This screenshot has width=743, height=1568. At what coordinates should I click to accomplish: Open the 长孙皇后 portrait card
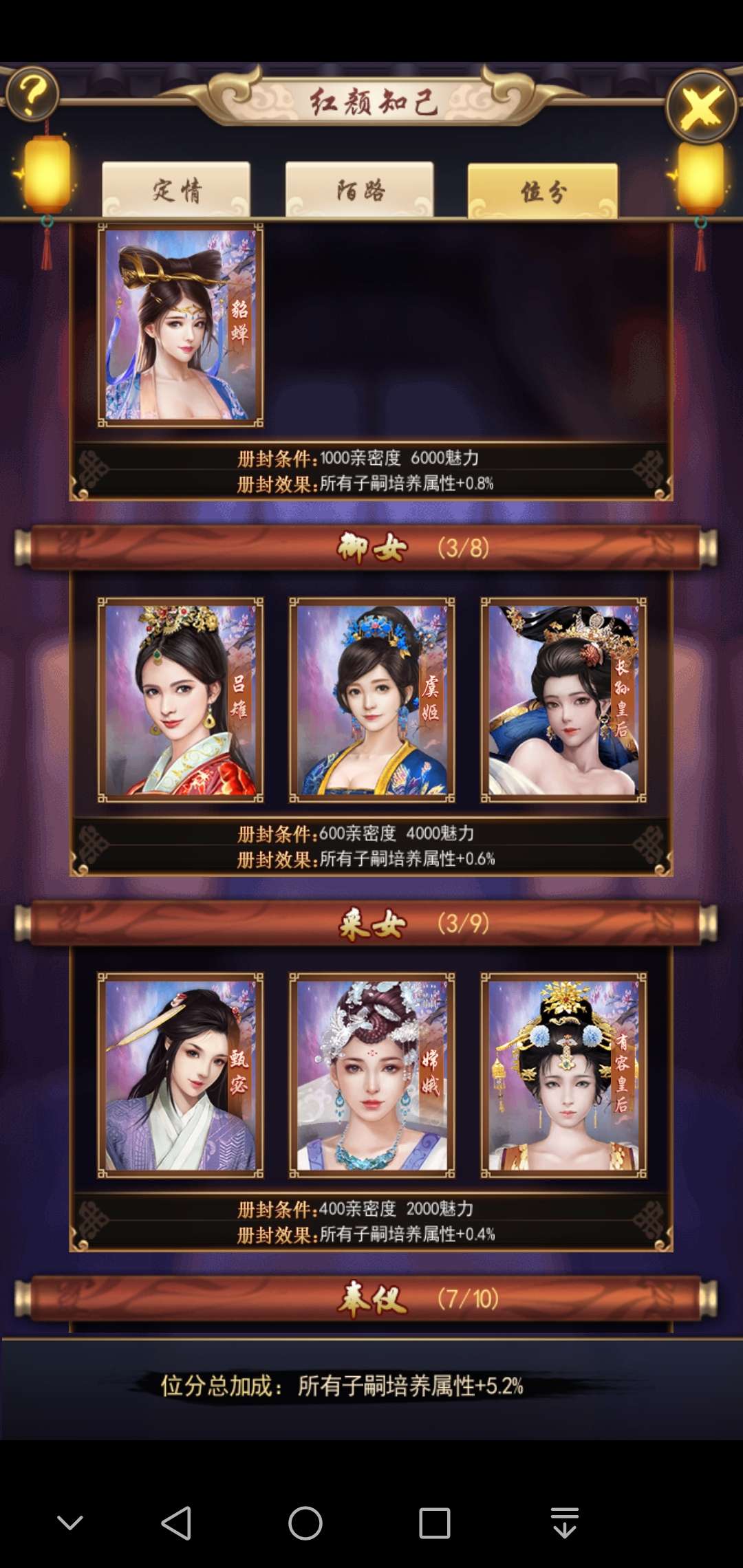coord(563,700)
